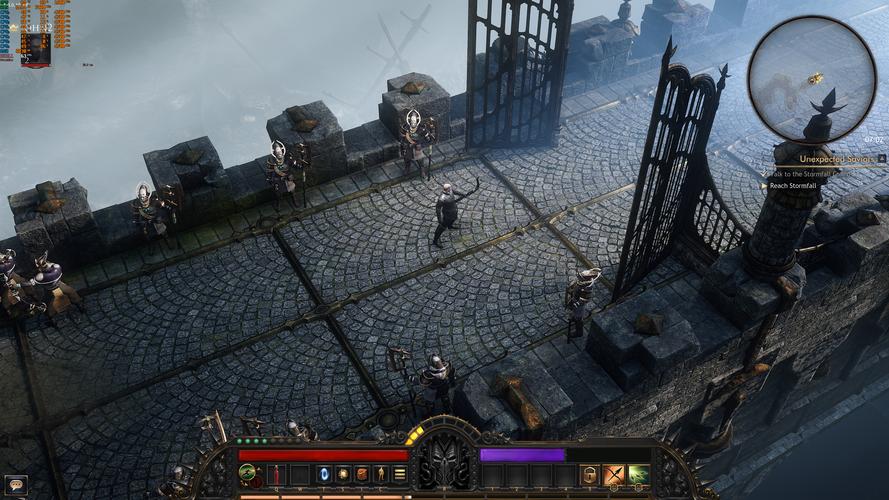The width and height of the screenshot is (889, 500).
Task: Click the horned helmet emblem in the action bar
Action: click(x=444, y=463)
